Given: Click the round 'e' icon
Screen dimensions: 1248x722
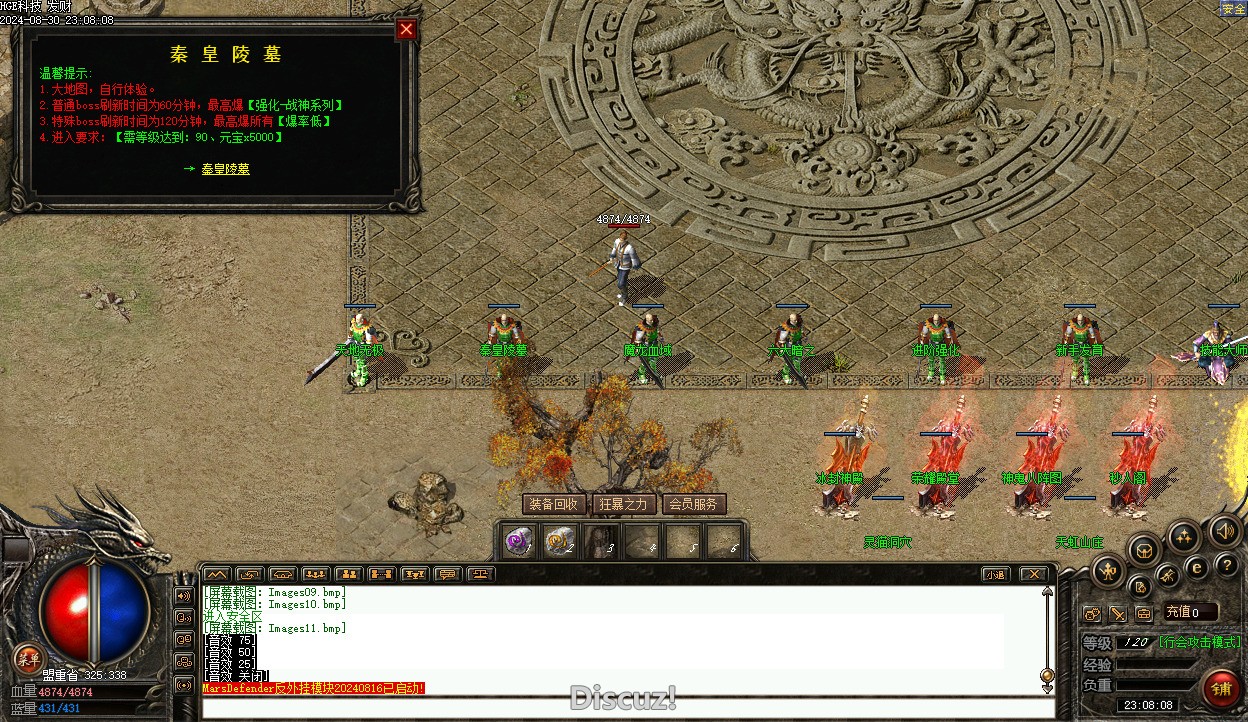Looking at the screenshot, I should coord(1196,568).
